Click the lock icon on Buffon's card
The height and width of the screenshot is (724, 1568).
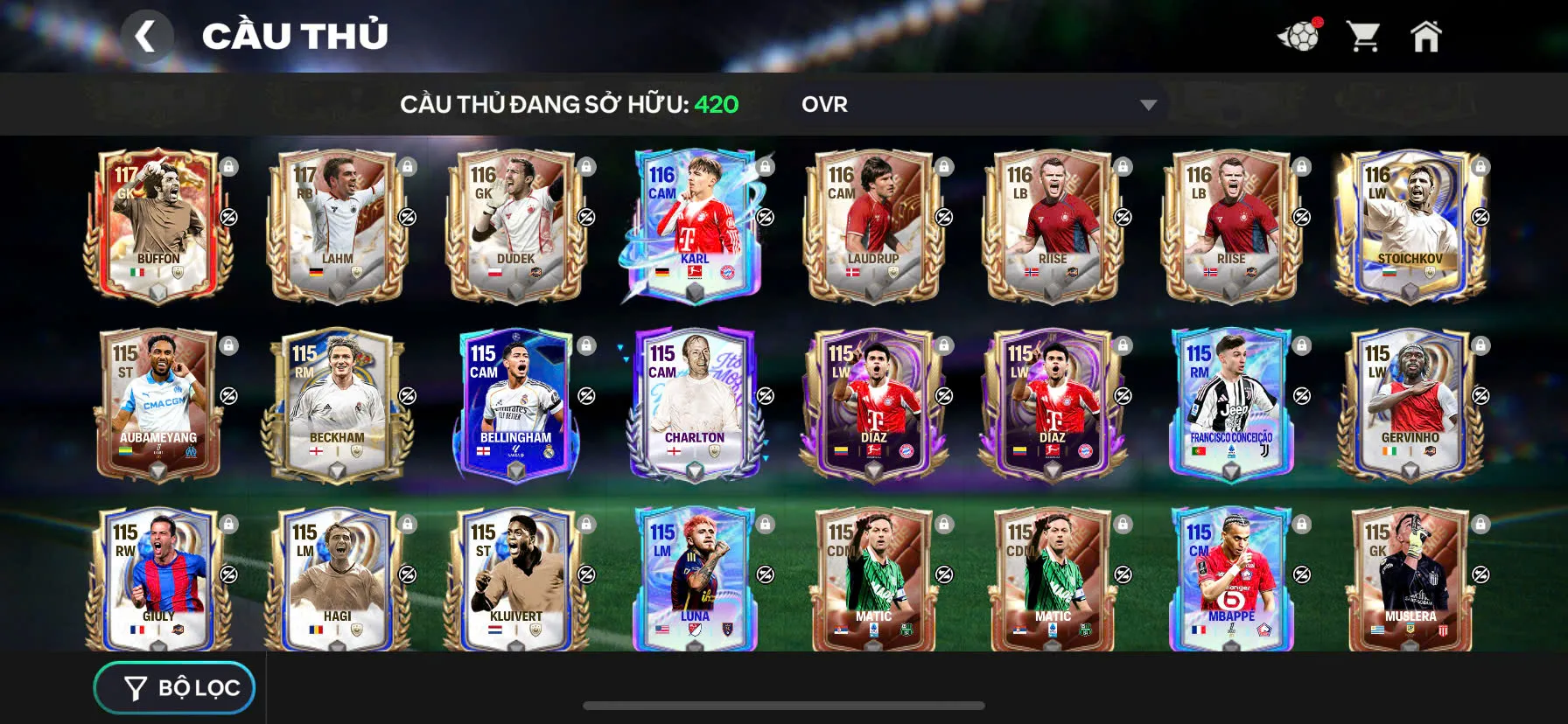coord(229,166)
